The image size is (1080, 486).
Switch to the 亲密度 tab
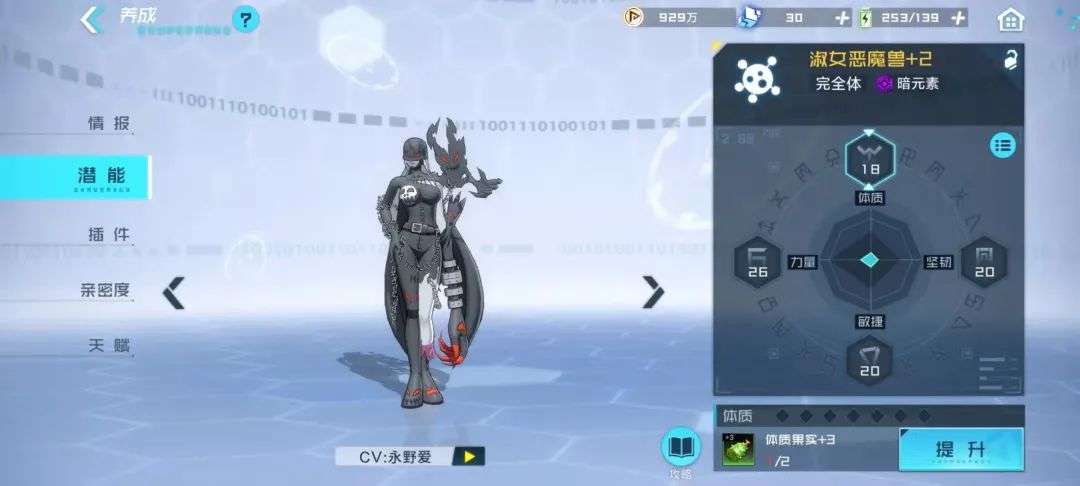105,291
